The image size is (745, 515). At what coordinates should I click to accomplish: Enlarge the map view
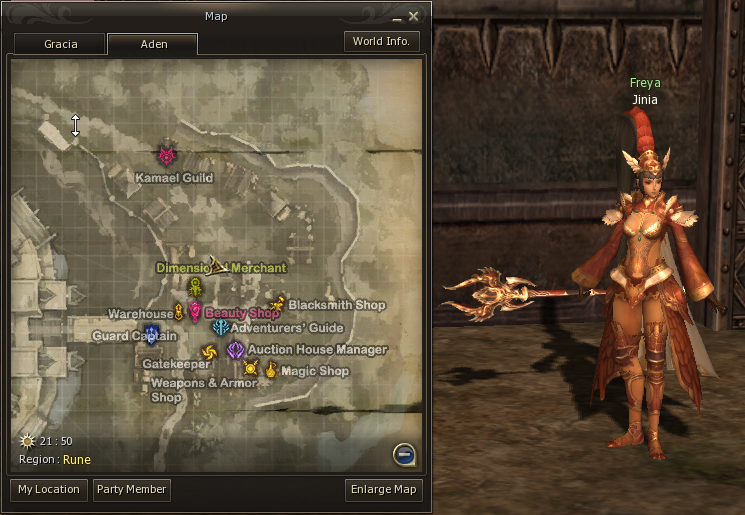pos(383,489)
